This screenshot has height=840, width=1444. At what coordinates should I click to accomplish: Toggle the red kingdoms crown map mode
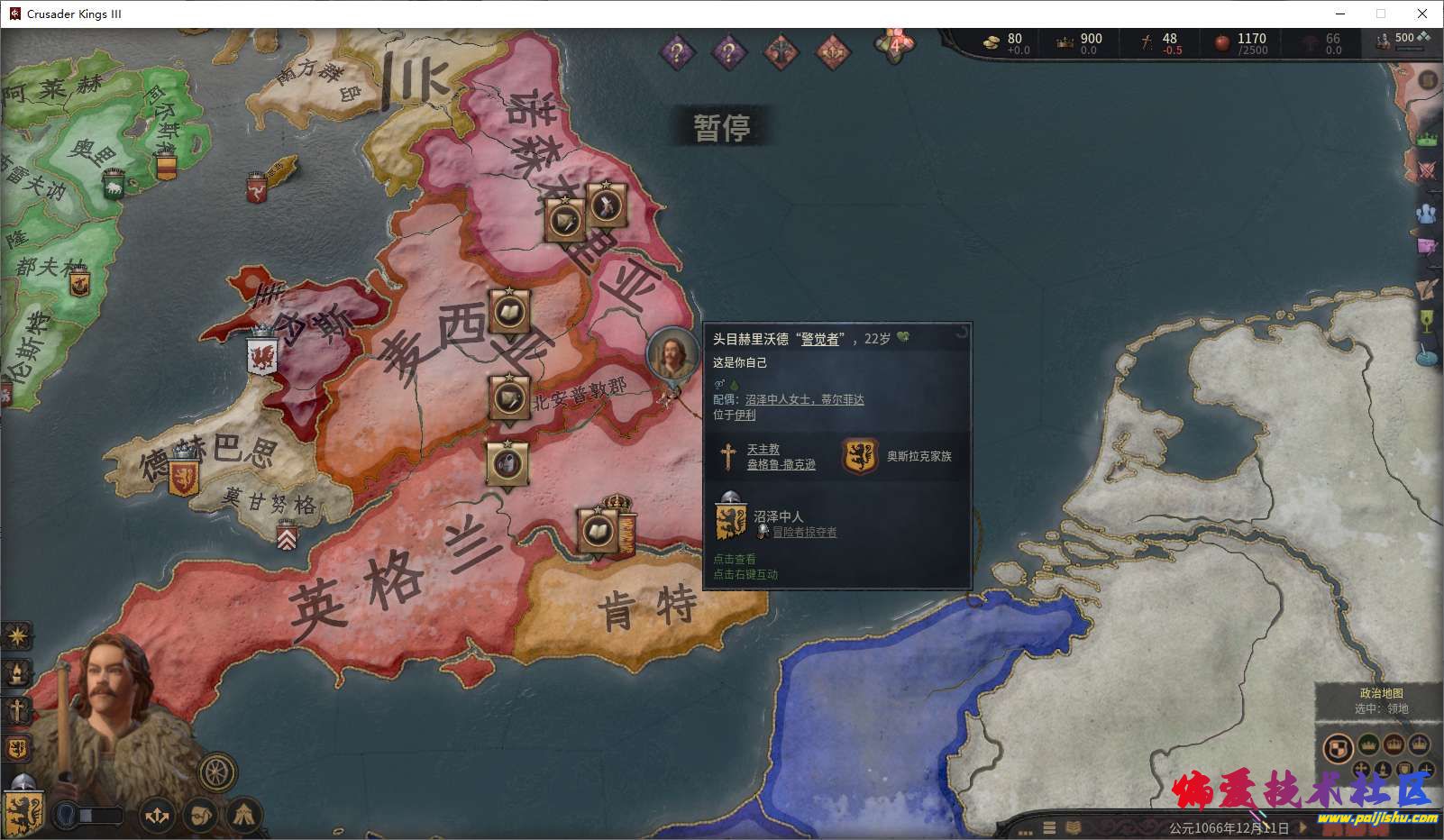[x=1394, y=747]
